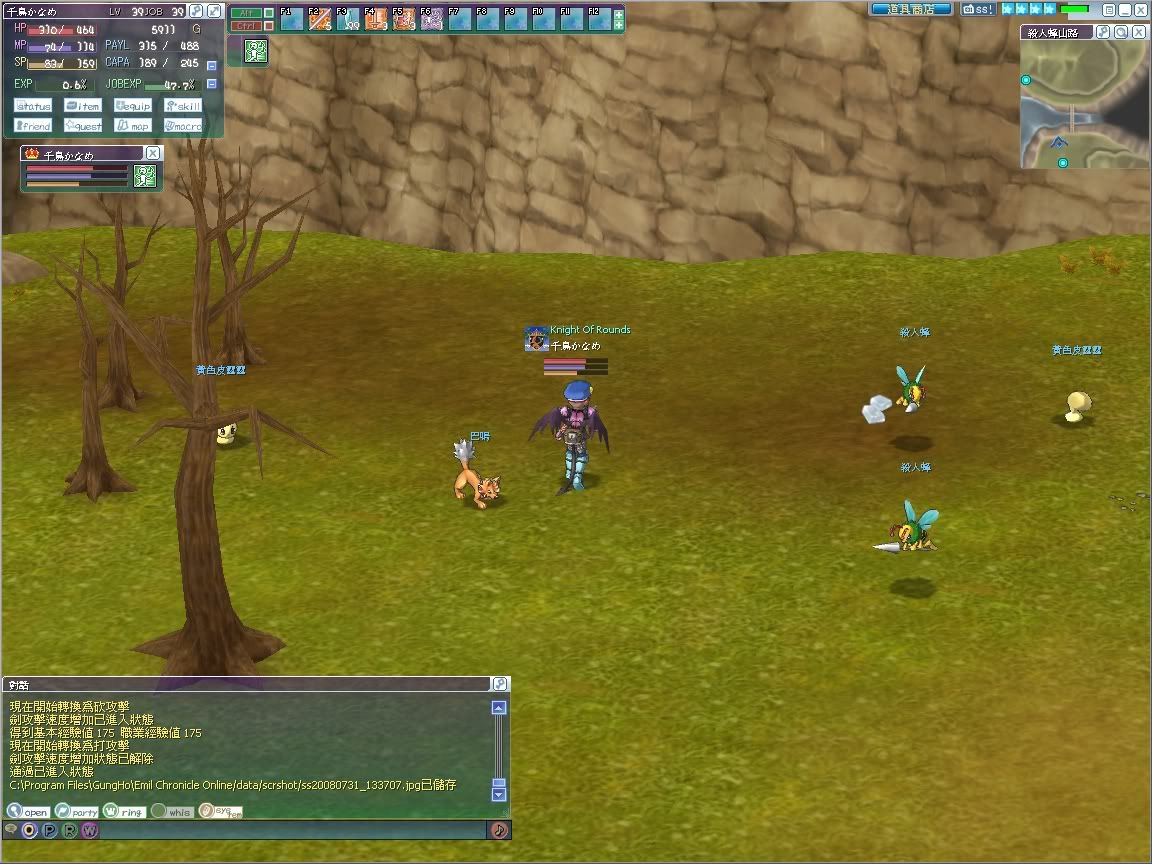Open the 道具商店 item shop
The image size is (1152, 864).
coord(910,9)
